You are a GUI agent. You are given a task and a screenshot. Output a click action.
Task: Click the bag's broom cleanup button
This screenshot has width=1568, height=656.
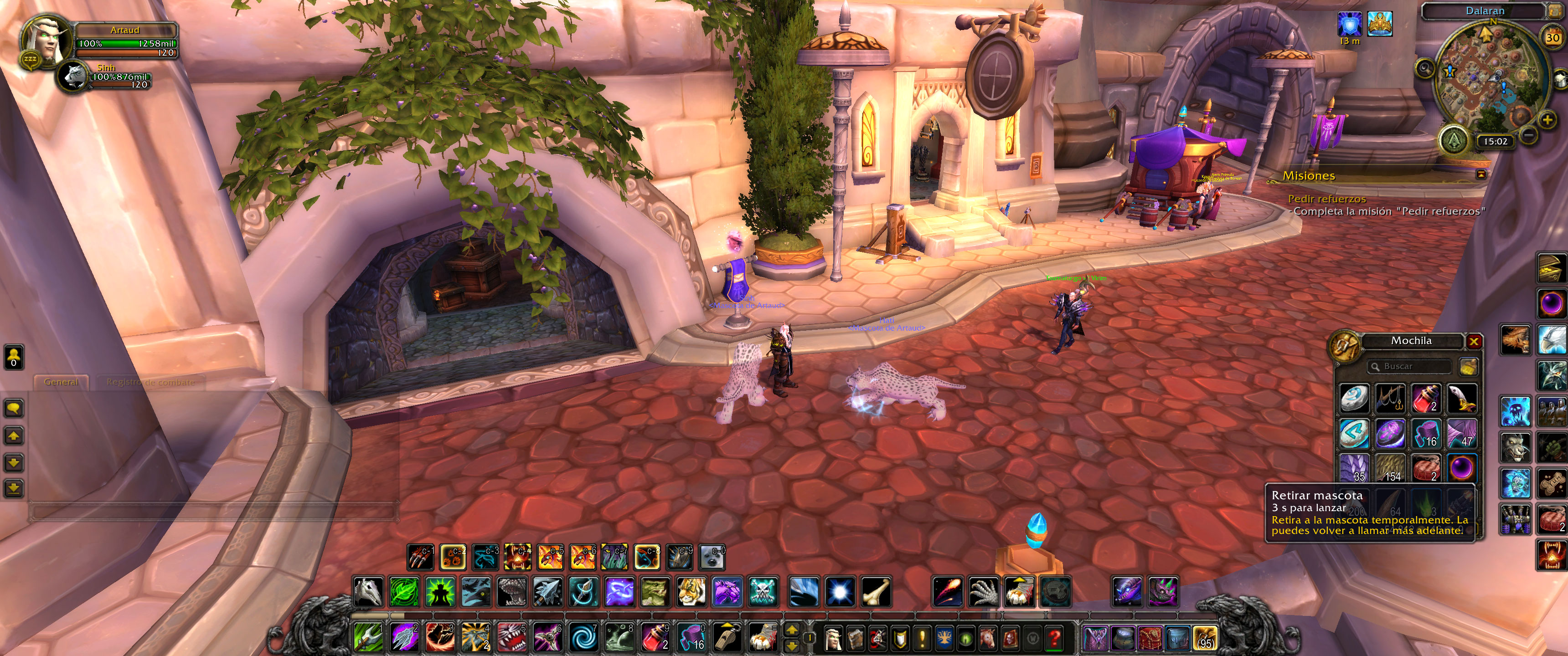(1468, 366)
